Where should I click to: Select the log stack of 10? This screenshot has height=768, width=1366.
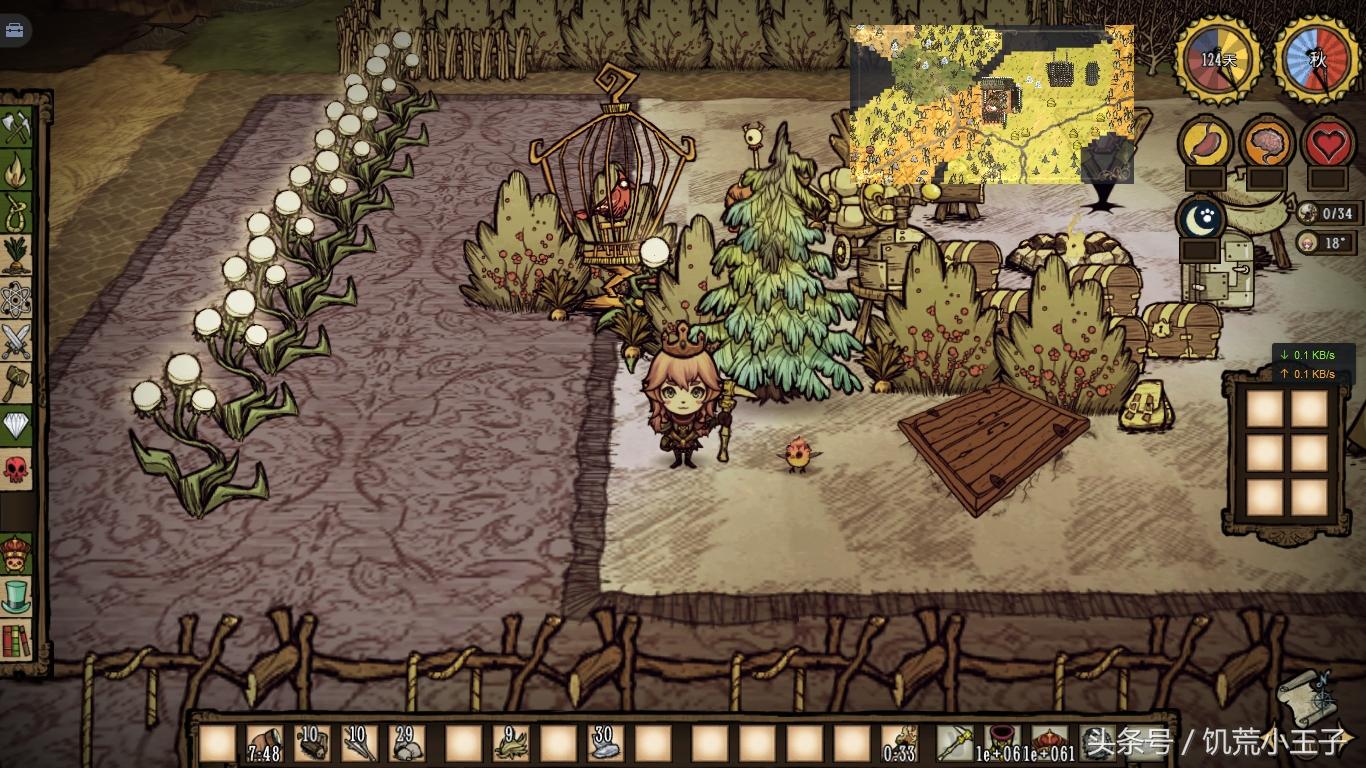312,743
